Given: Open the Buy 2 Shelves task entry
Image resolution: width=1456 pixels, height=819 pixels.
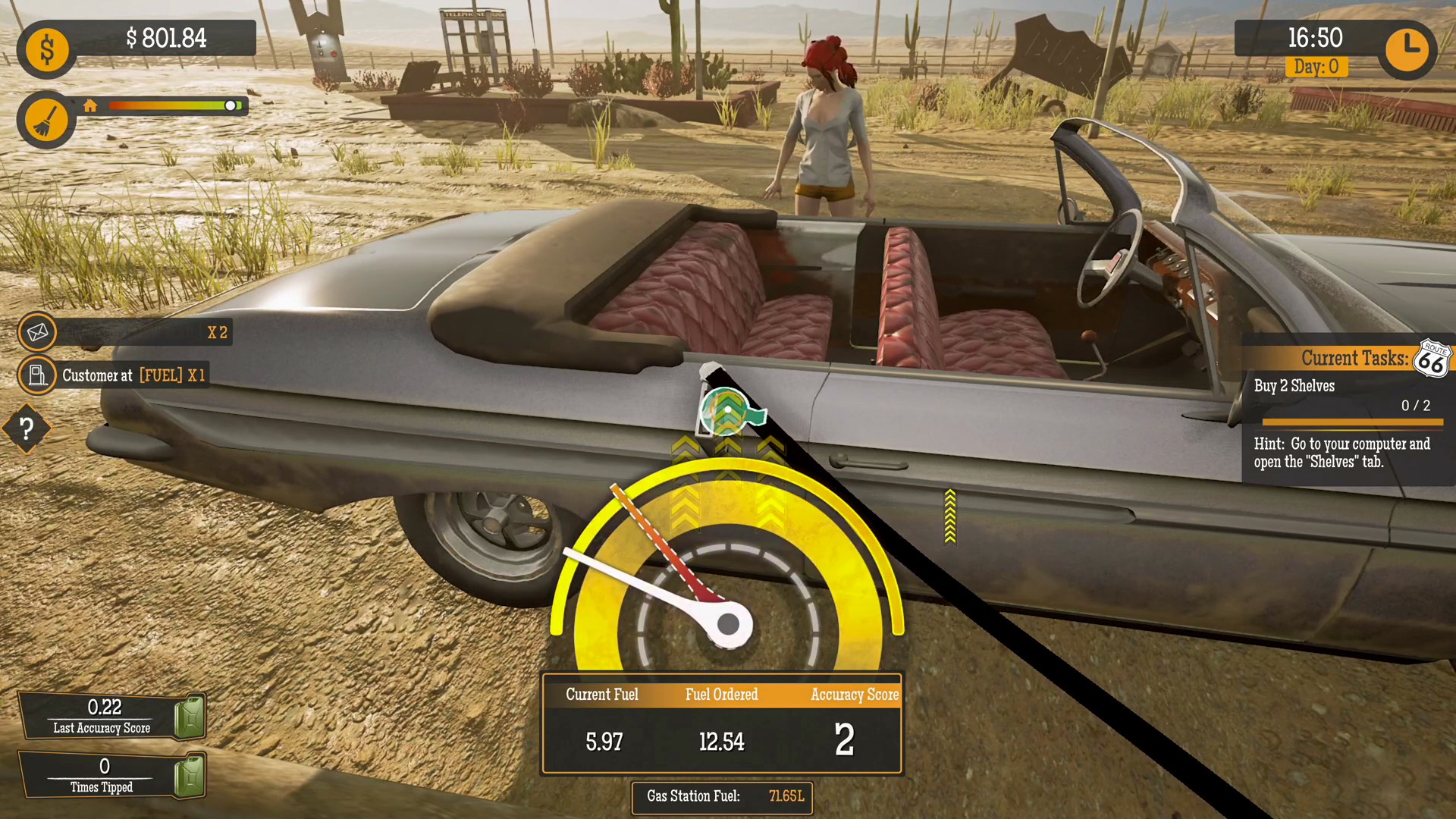Looking at the screenshot, I should pos(1294,386).
